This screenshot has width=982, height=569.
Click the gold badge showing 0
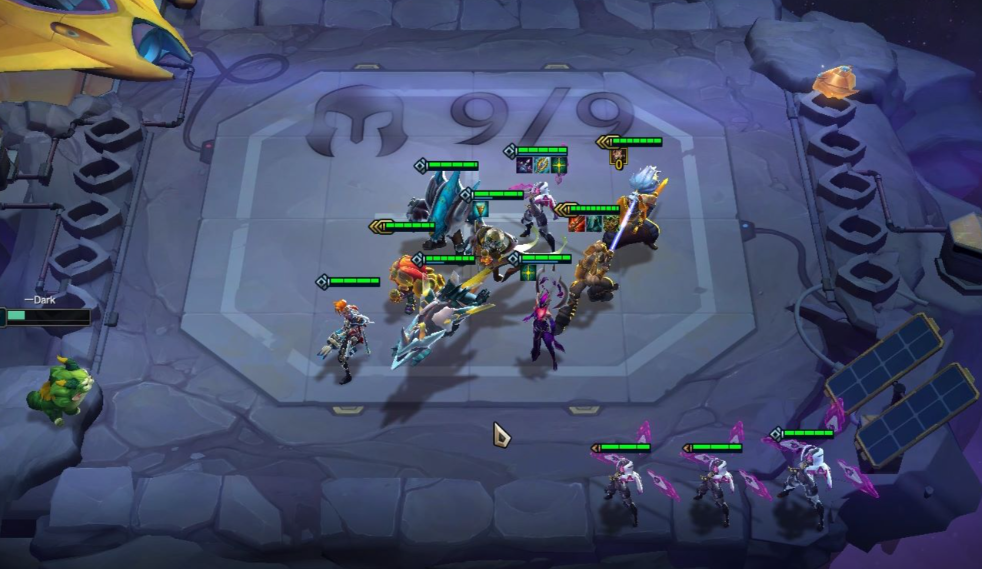point(618,158)
